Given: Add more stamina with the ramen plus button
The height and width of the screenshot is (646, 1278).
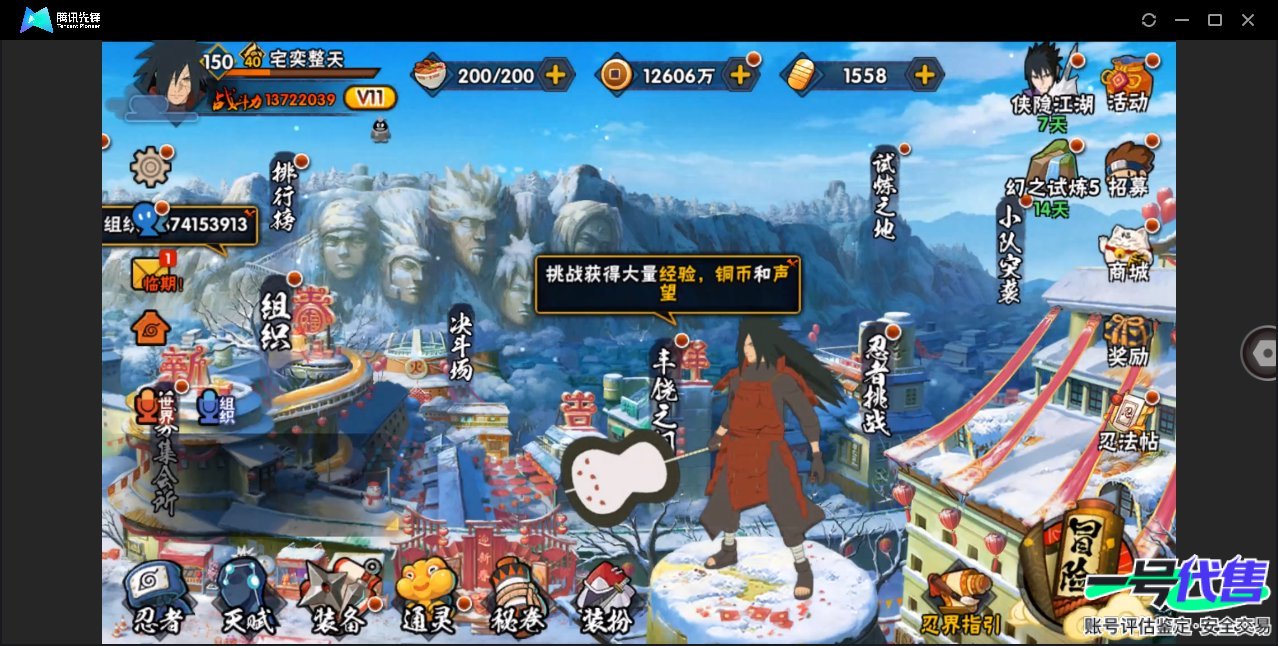Looking at the screenshot, I should pyautogui.click(x=555, y=75).
